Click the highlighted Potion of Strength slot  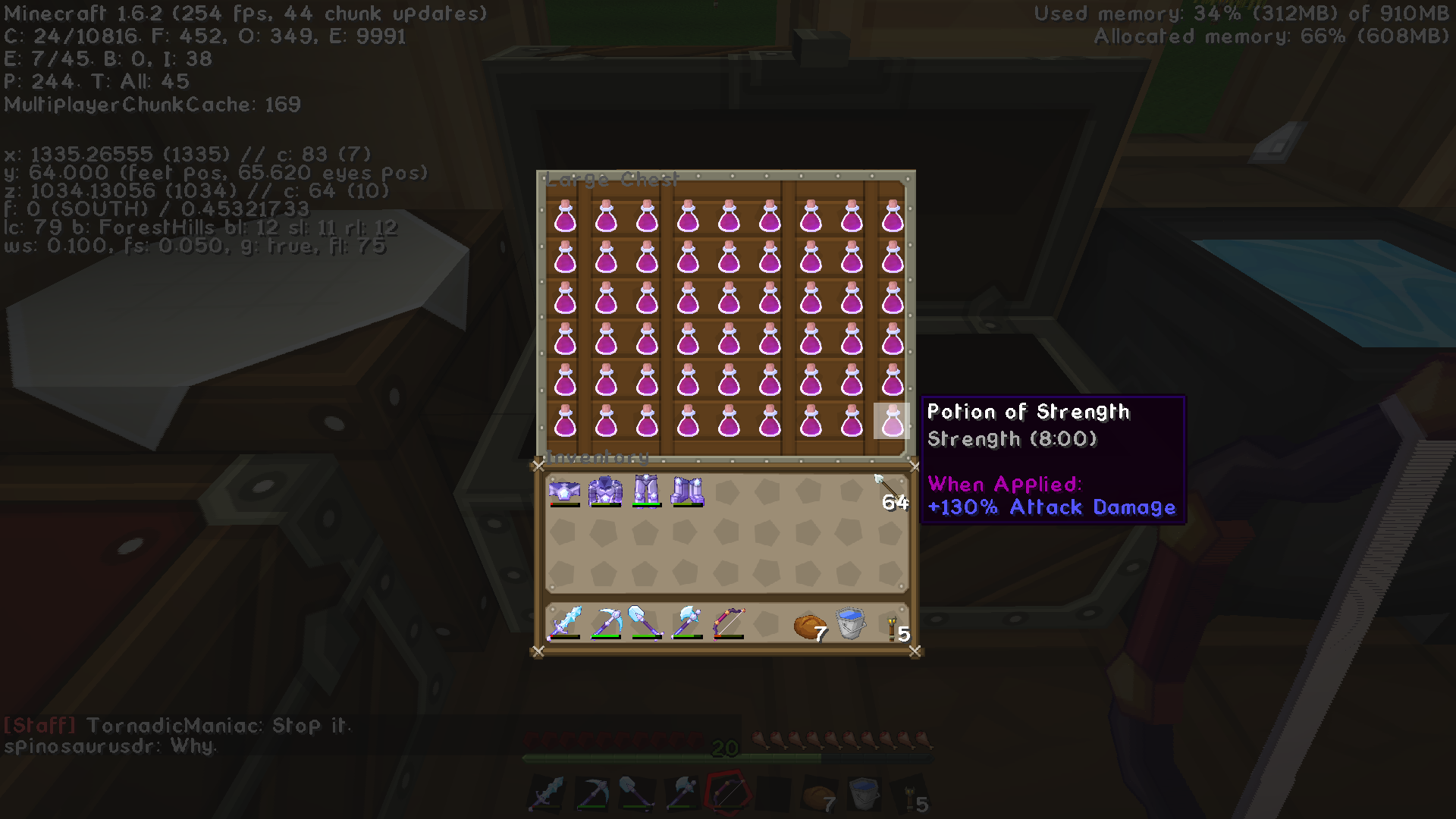click(891, 422)
